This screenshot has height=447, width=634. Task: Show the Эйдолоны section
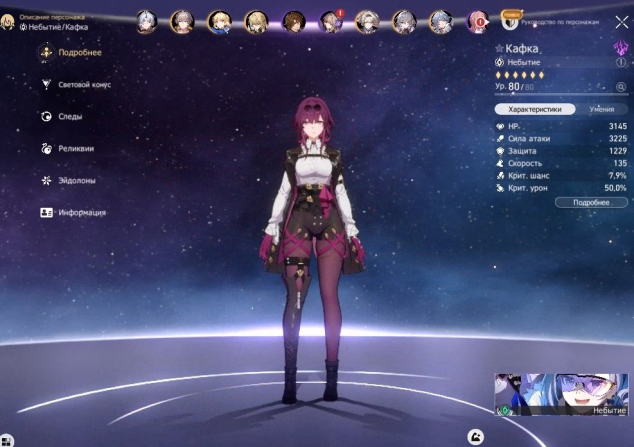point(76,181)
